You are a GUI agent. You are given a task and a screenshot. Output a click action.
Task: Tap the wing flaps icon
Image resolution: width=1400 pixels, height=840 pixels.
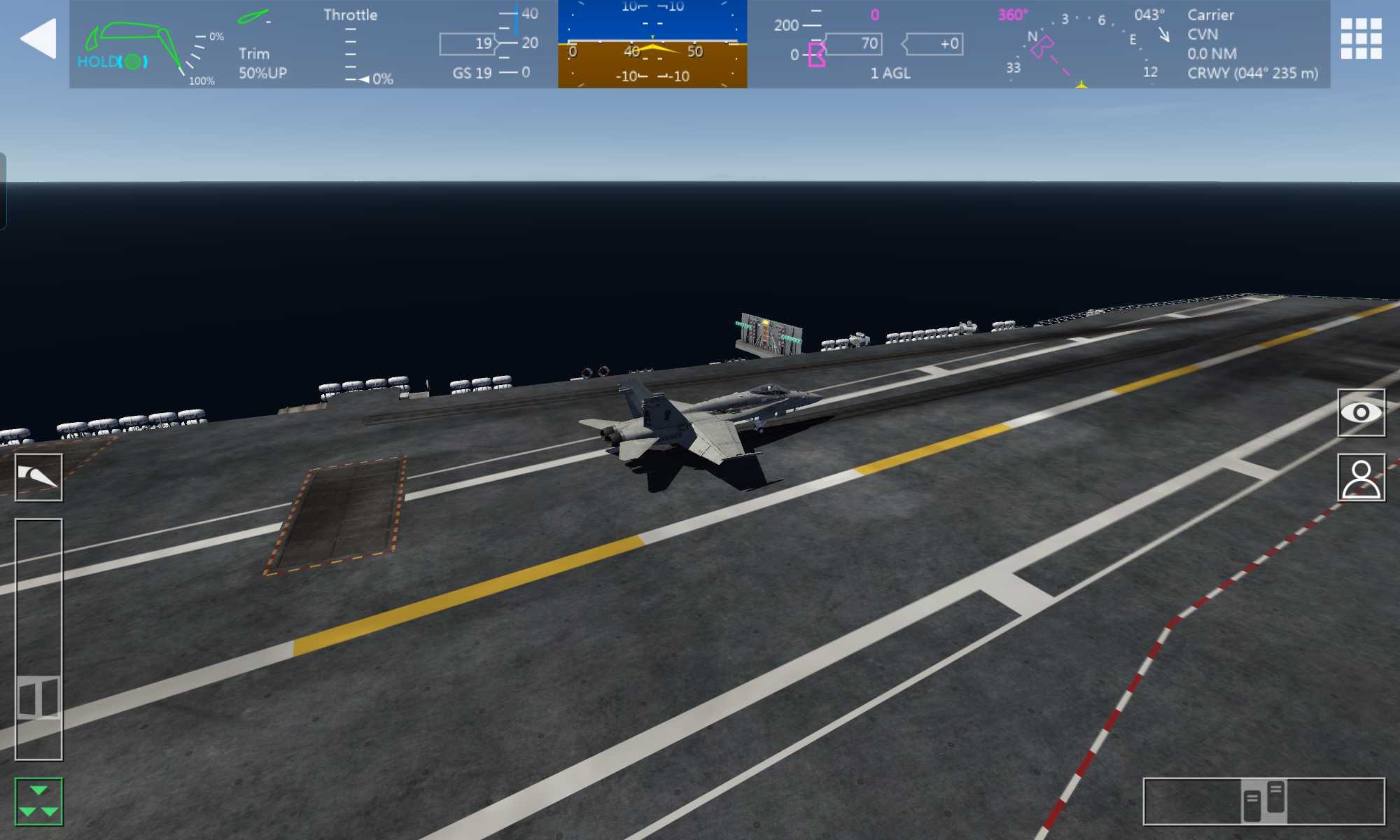tap(38, 477)
